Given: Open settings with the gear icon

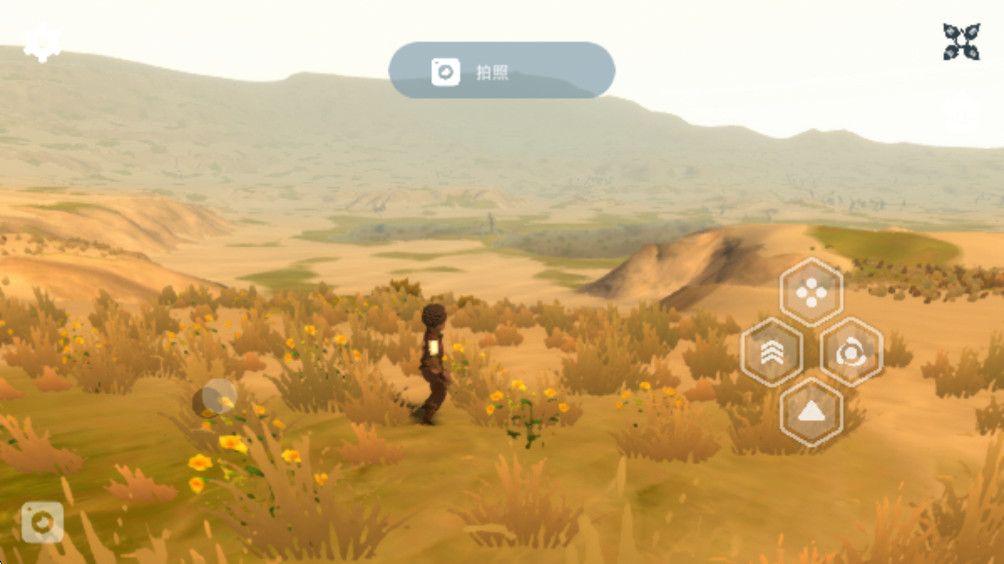Looking at the screenshot, I should 42,43.
